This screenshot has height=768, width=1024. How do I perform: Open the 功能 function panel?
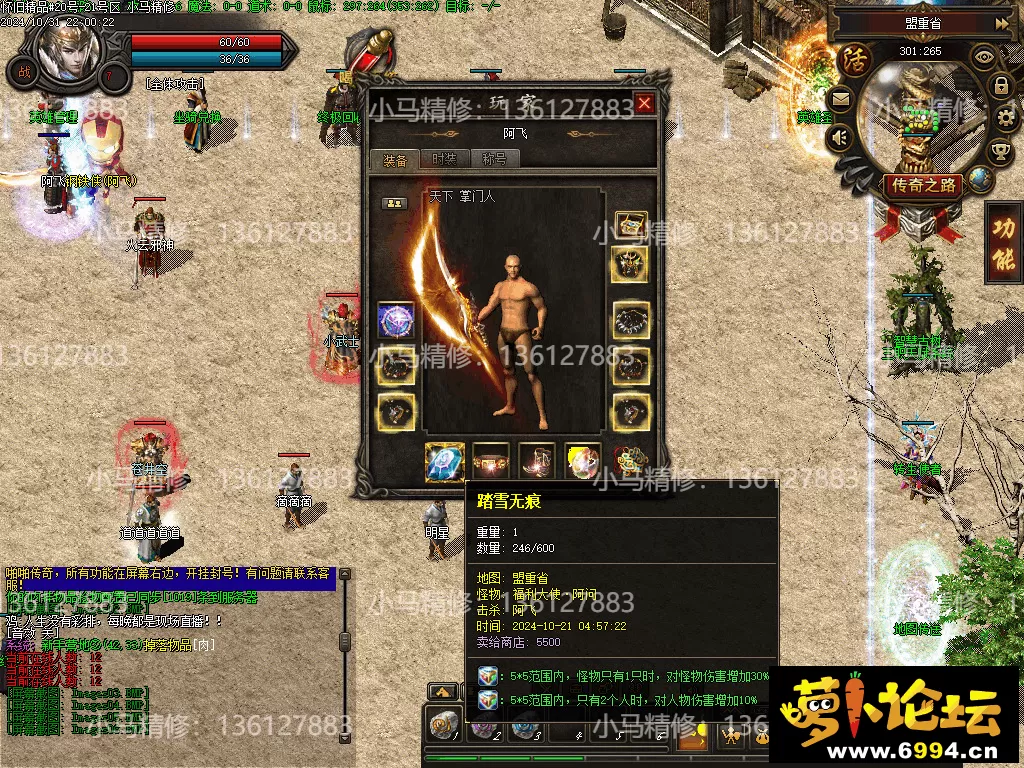tap(1003, 243)
